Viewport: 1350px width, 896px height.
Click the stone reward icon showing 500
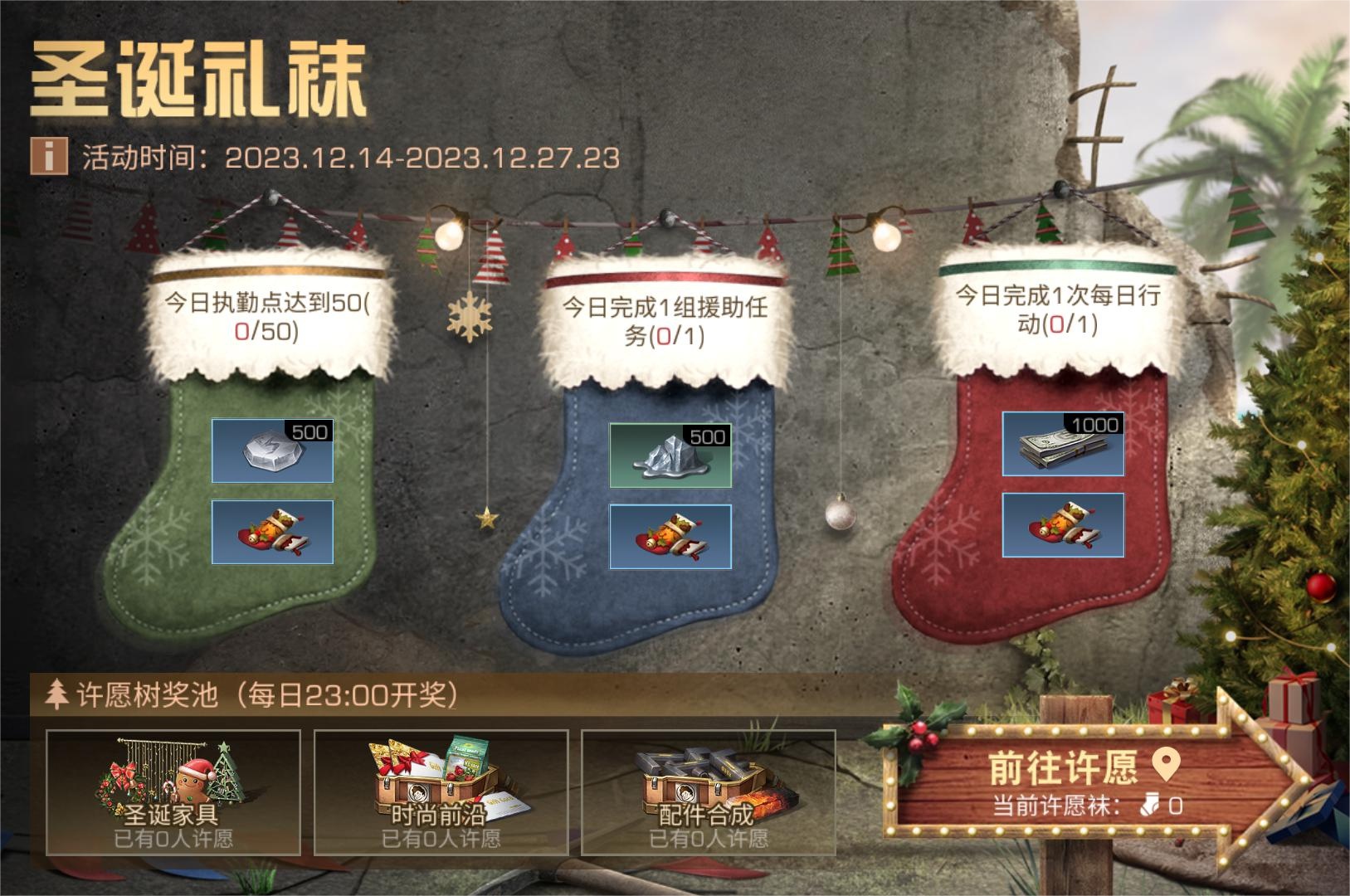coord(273,451)
